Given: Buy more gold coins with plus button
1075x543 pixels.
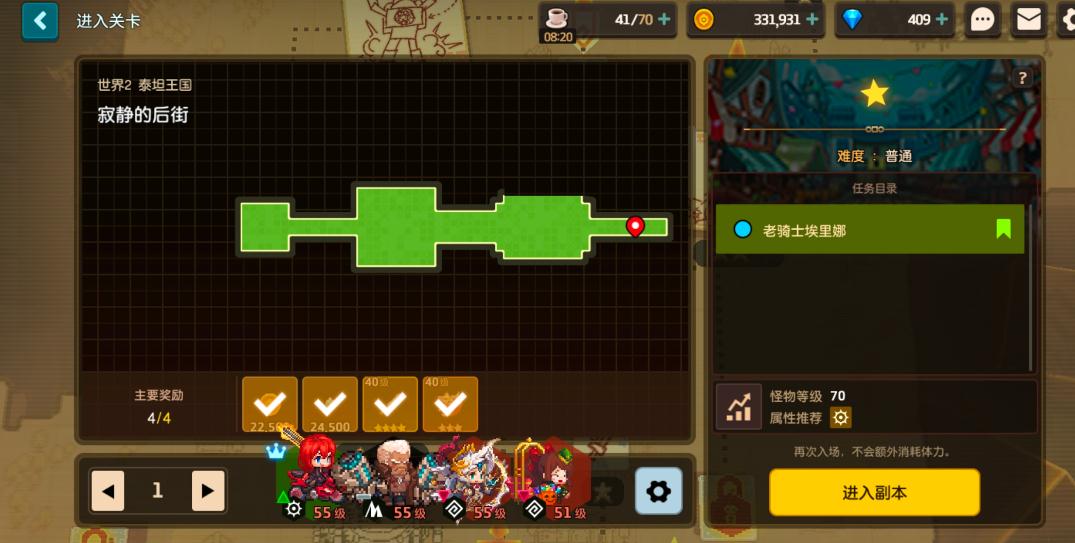Looking at the screenshot, I should pyautogui.click(x=812, y=19).
